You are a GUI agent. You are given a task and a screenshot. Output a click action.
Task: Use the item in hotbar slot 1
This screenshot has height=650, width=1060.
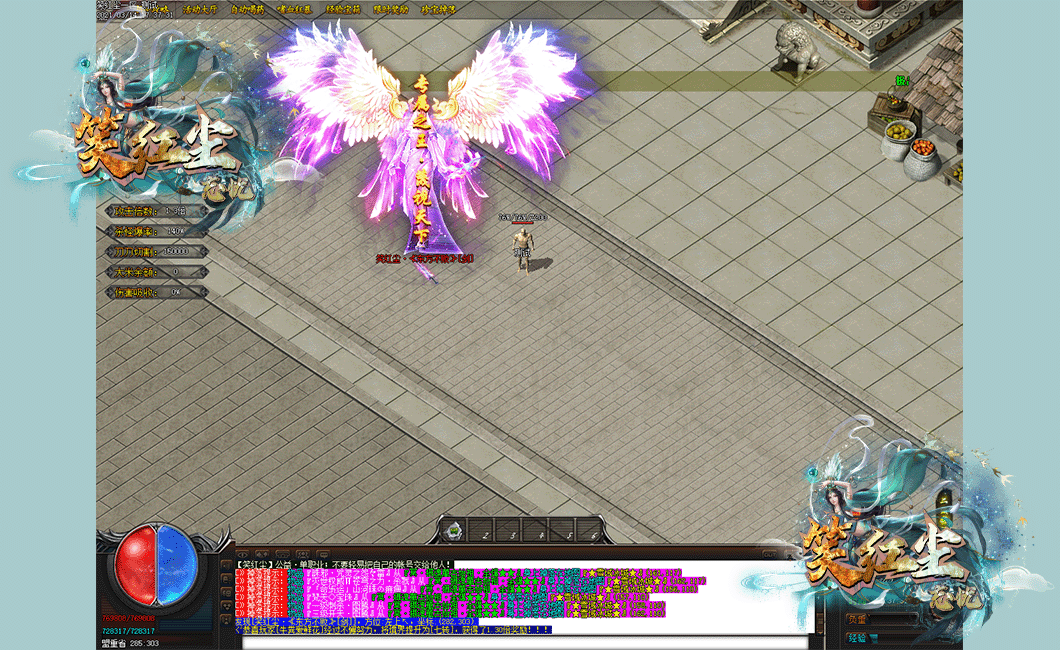click(x=455, y=530)
